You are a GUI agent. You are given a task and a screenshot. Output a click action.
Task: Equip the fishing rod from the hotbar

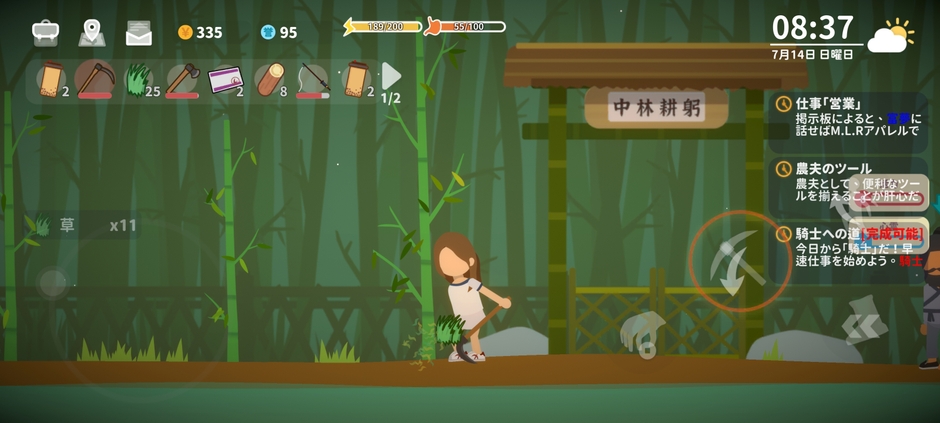313,79
